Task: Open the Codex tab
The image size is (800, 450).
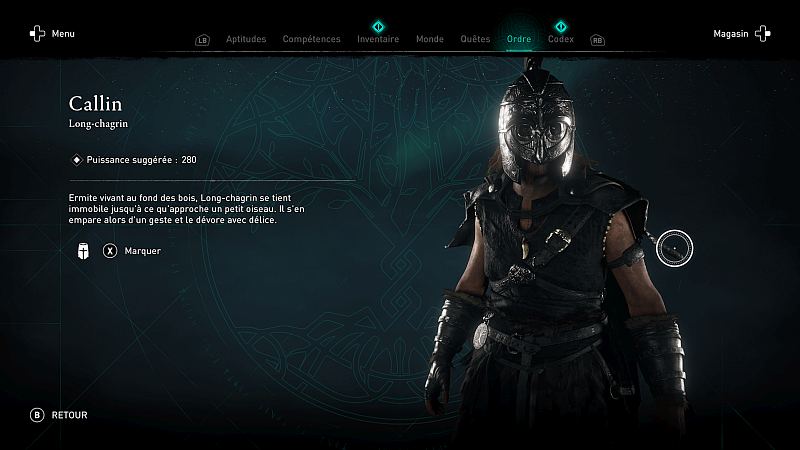Action: click(561, 39)
